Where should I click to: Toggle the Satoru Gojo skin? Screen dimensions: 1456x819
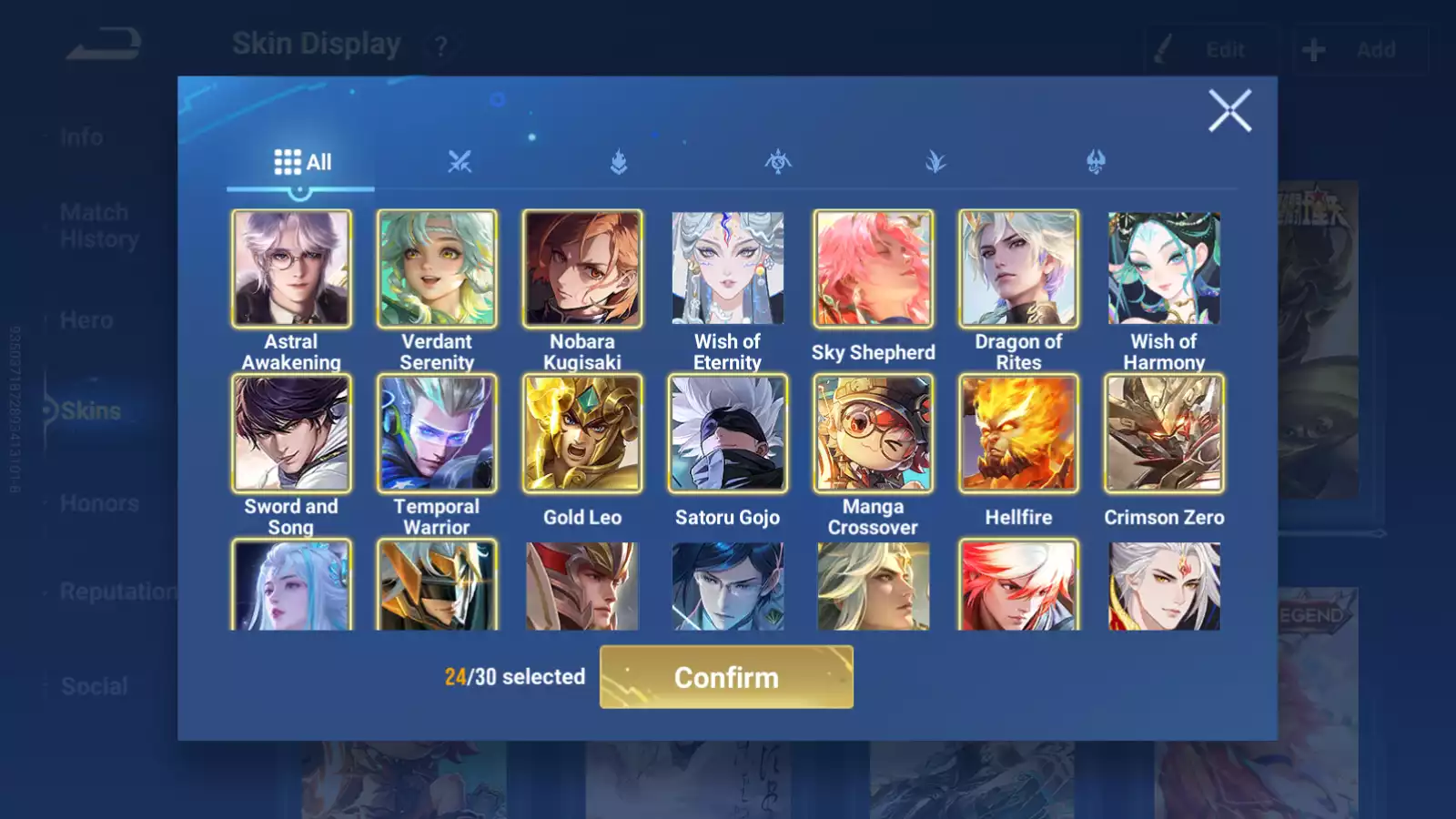727,433
